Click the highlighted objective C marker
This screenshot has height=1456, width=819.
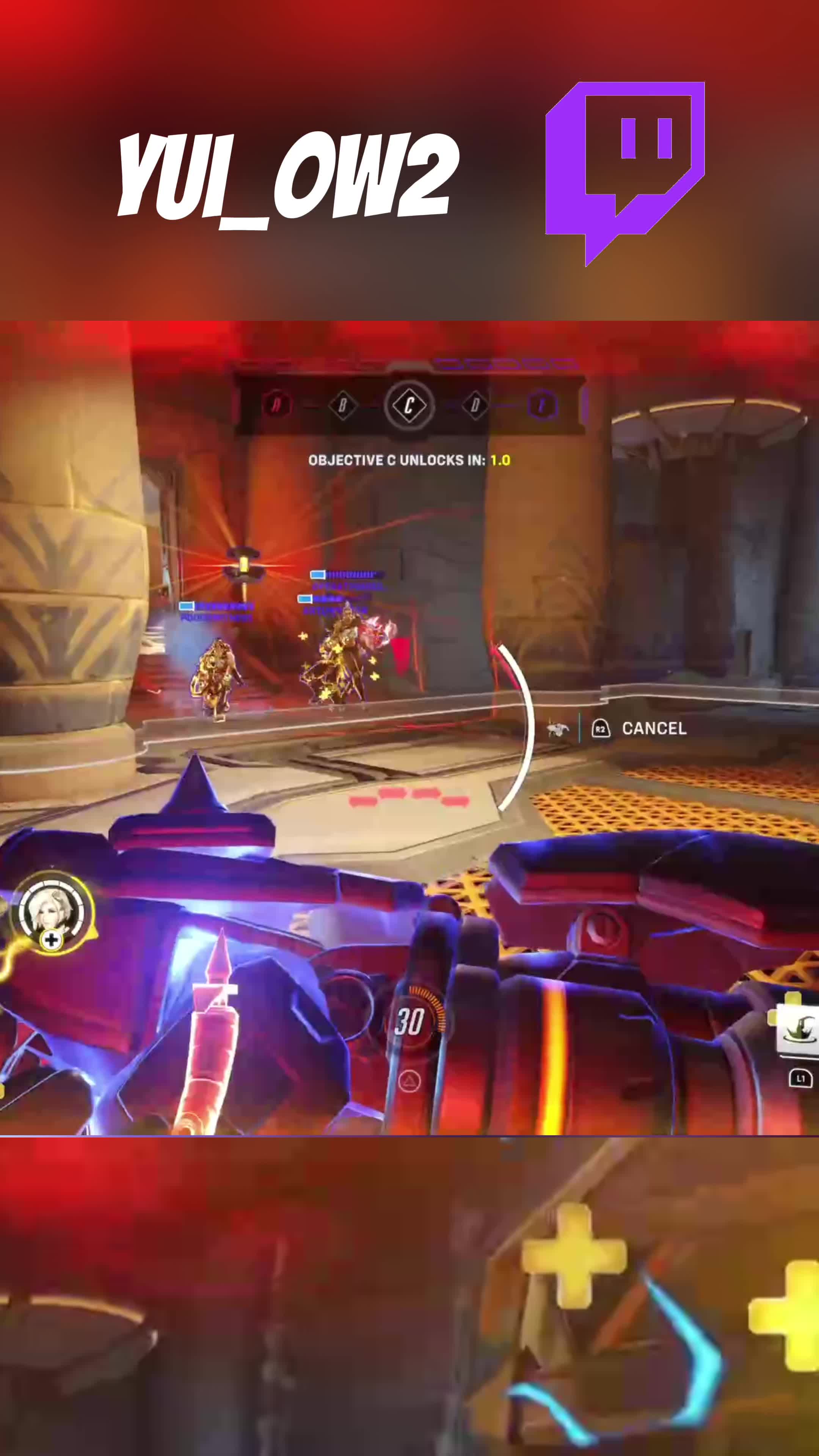409,405
